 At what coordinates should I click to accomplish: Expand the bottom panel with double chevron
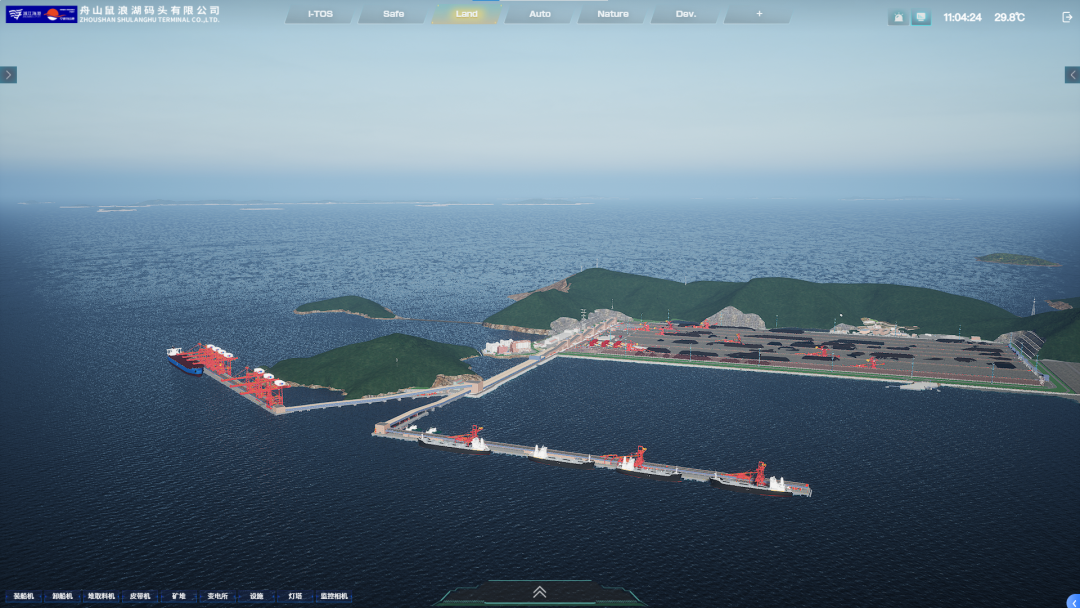pos(540,592)
